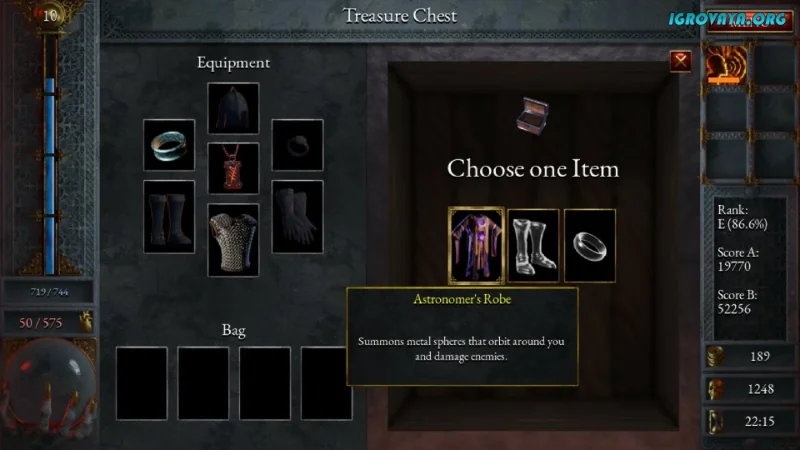Screen dimensions: 800x450
Task: Select the red amulet equipment slot
Action: coord(233,168)
